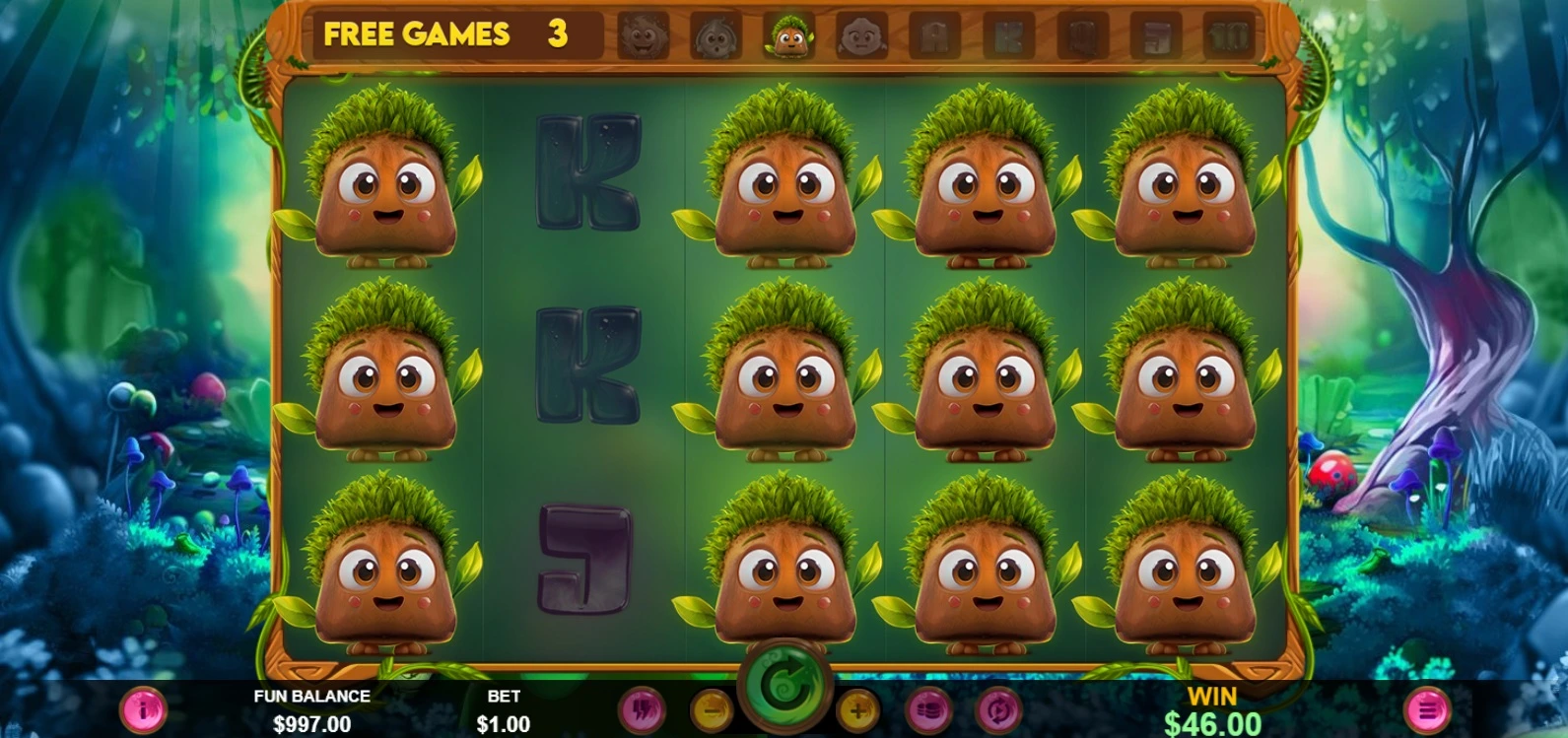Viewport: 1568px width, 738px height.
Task: Open the game info screen
Action: [x=144, y=709]
